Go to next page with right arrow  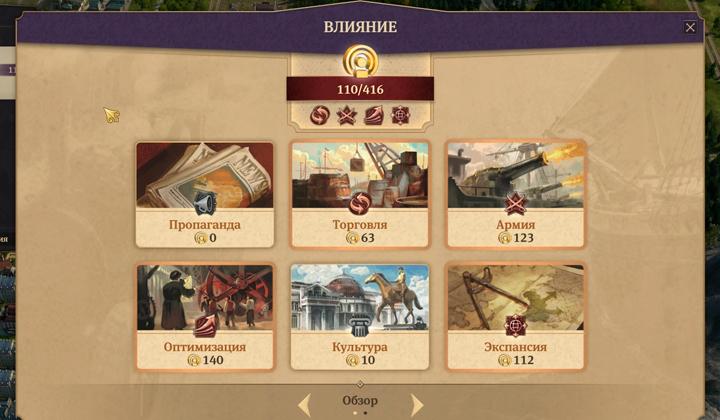pos(416,404)
